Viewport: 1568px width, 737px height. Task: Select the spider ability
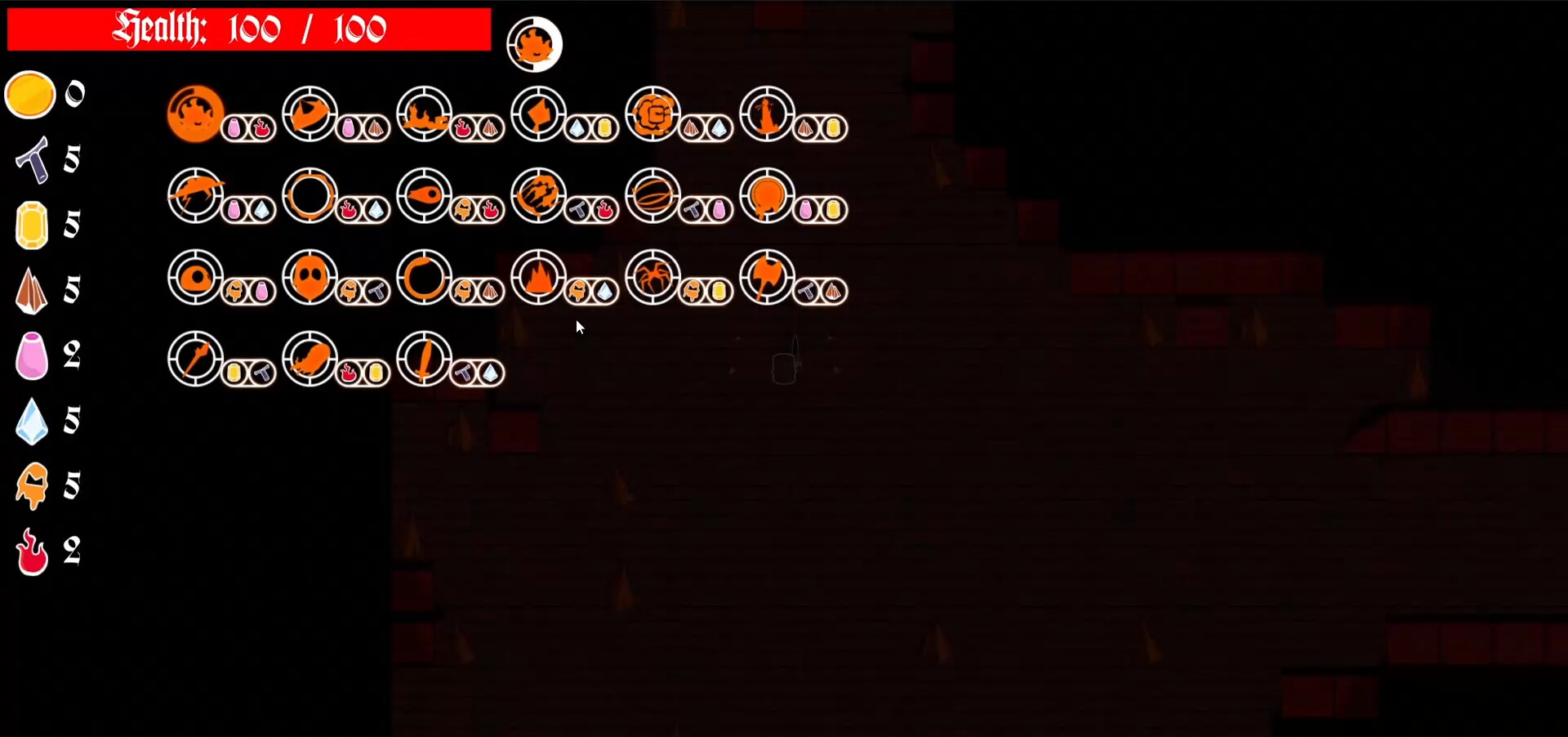[653, 278]
